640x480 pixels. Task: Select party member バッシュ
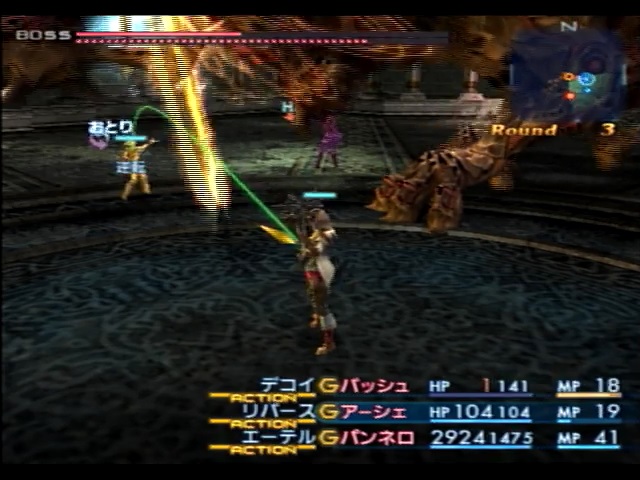pos(376,386)
